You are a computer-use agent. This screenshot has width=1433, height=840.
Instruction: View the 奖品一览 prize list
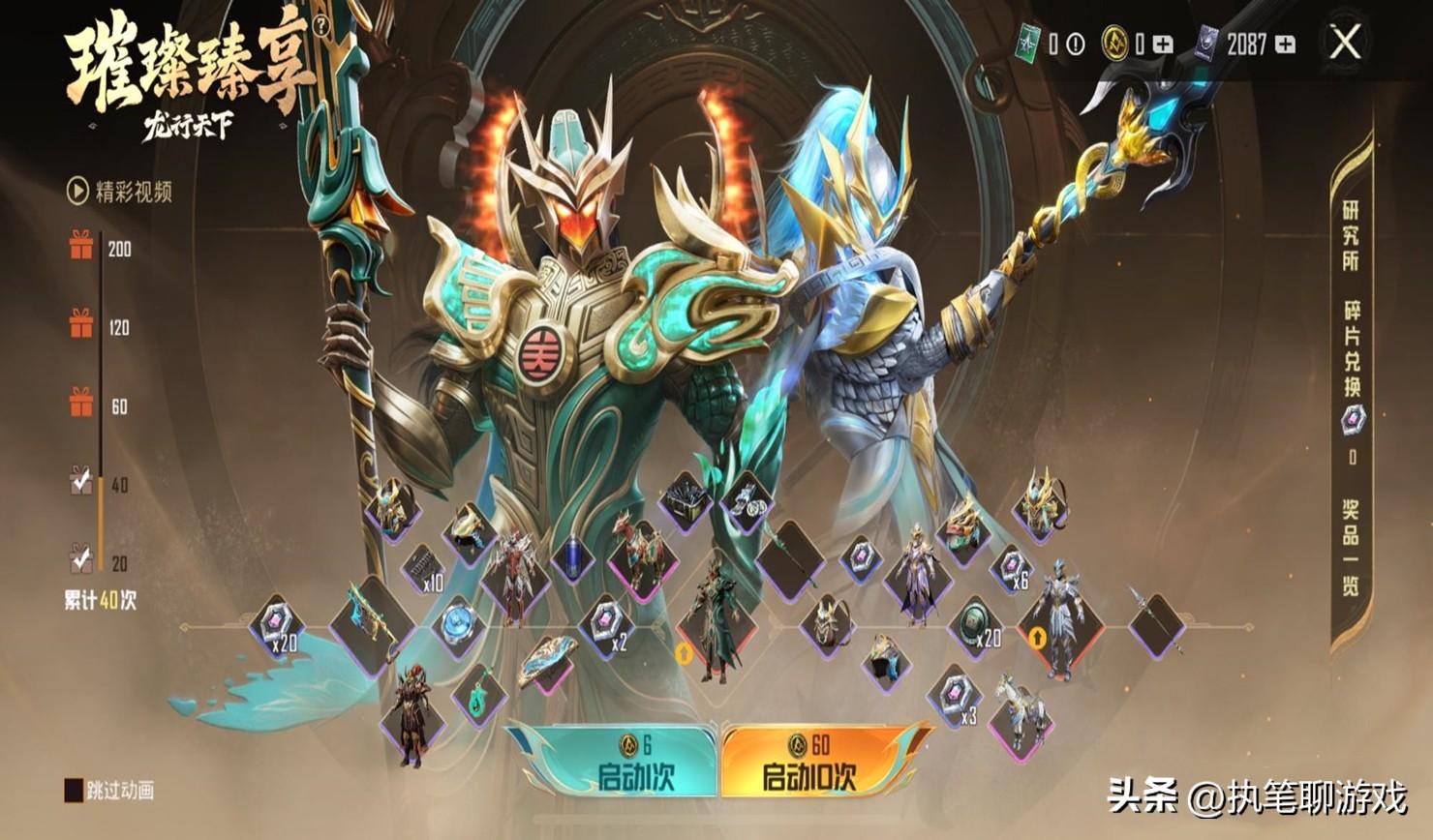click(1351, 547)
